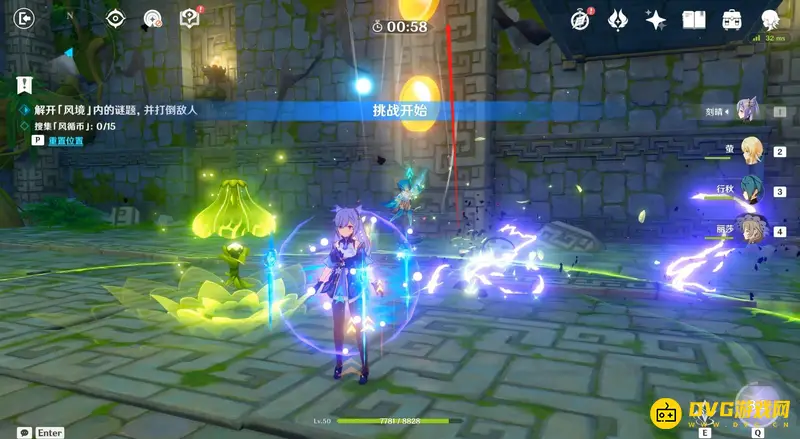
Task: Open the battle pass winged emblem icon
Action: 618,19
